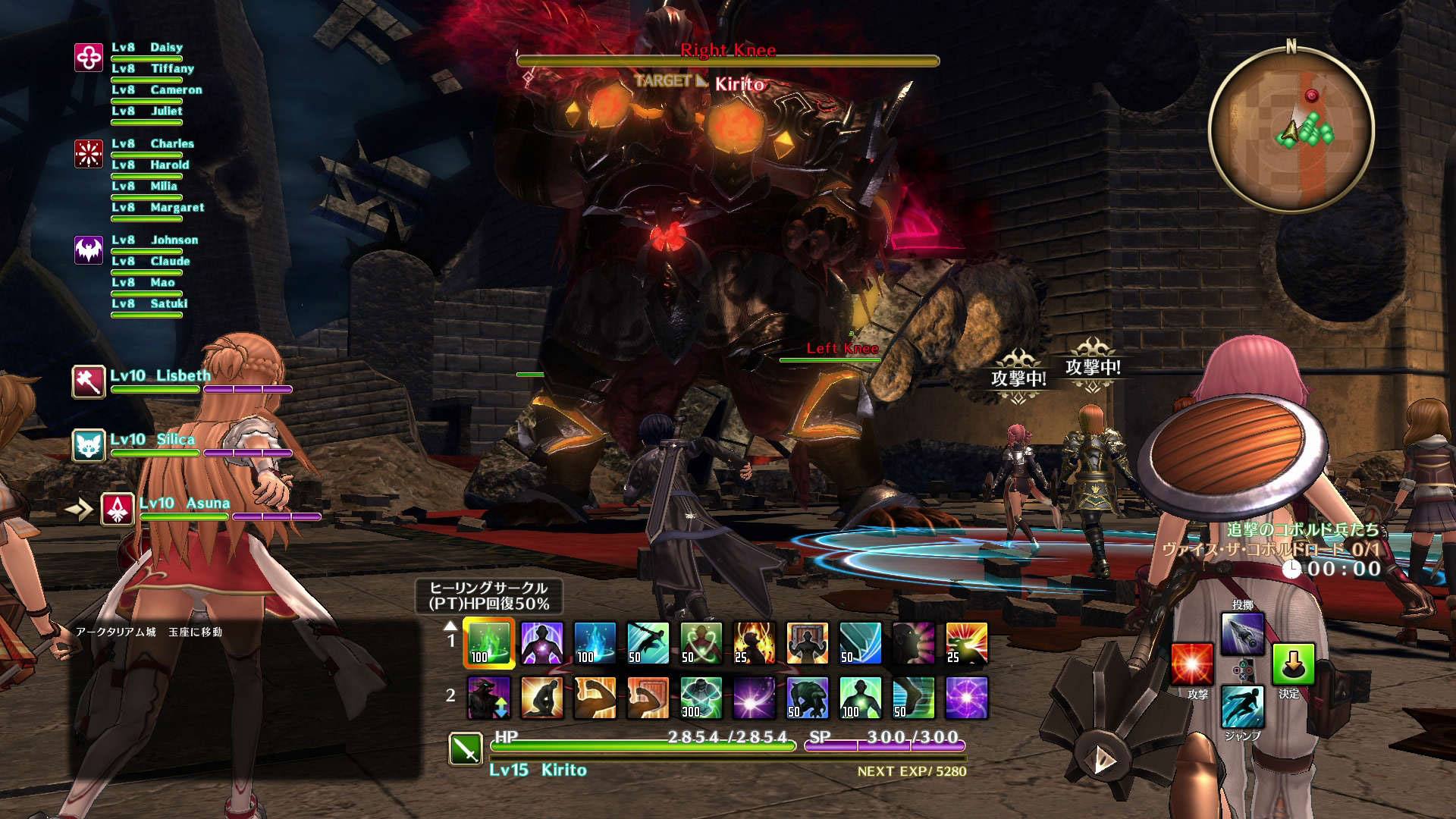Screen dimensions: 1456x819
Task: Select the dragon fire-breath skill
Action: 967,643
